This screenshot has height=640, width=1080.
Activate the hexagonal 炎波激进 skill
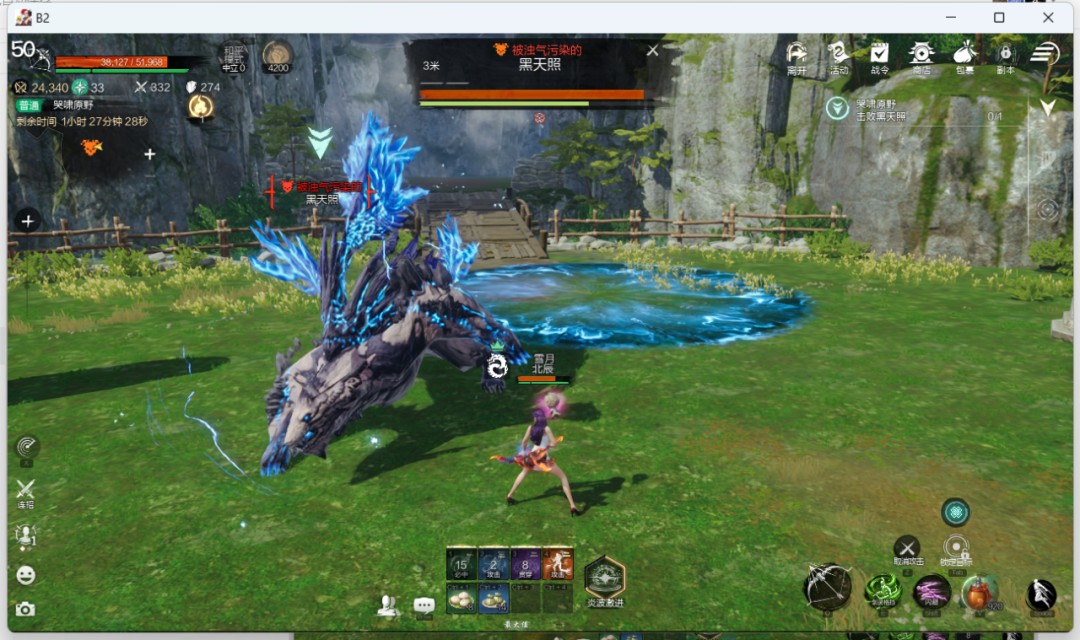[604, 577]
